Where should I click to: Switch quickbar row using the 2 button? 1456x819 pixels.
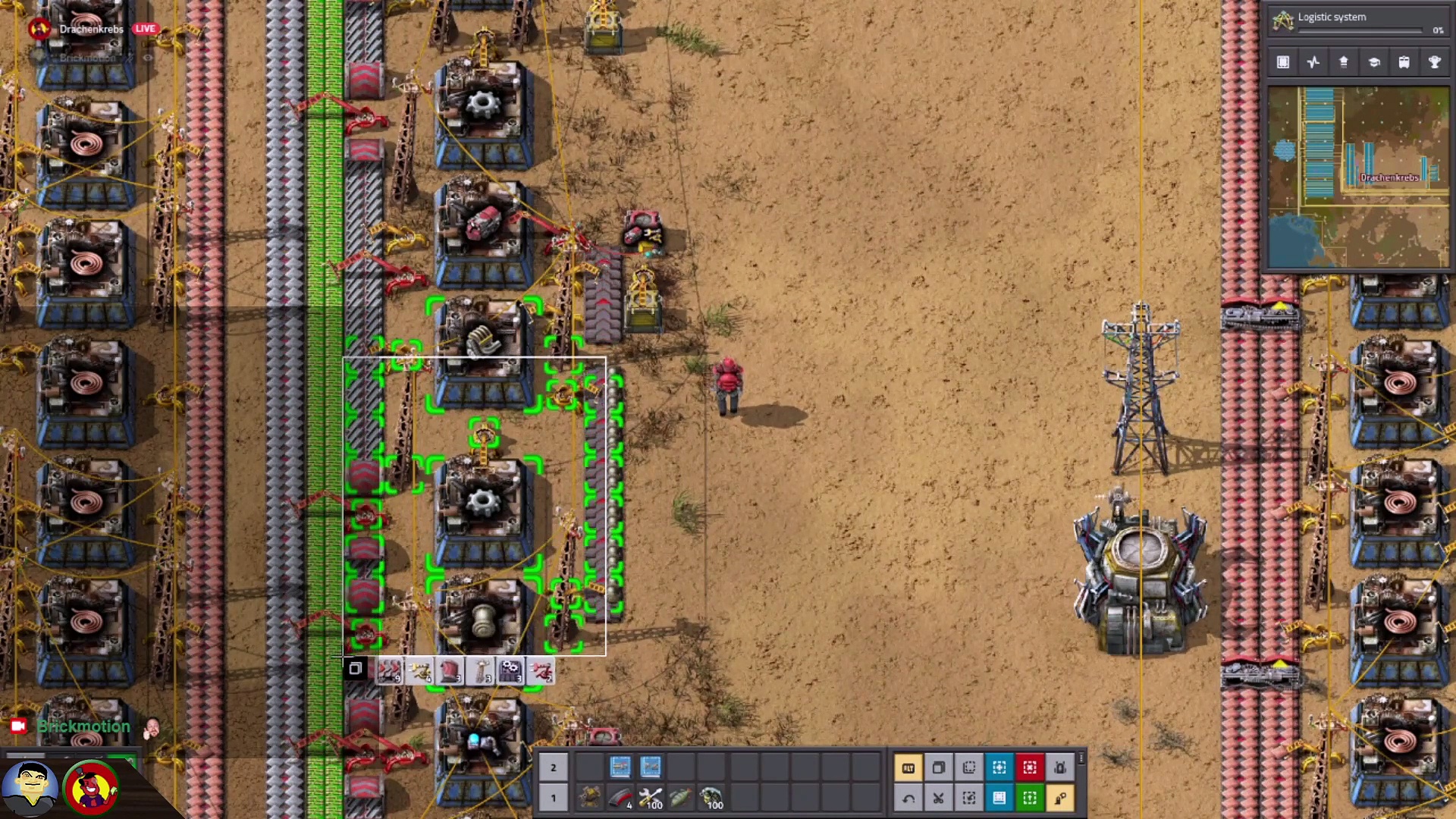[x=554, y=767]
